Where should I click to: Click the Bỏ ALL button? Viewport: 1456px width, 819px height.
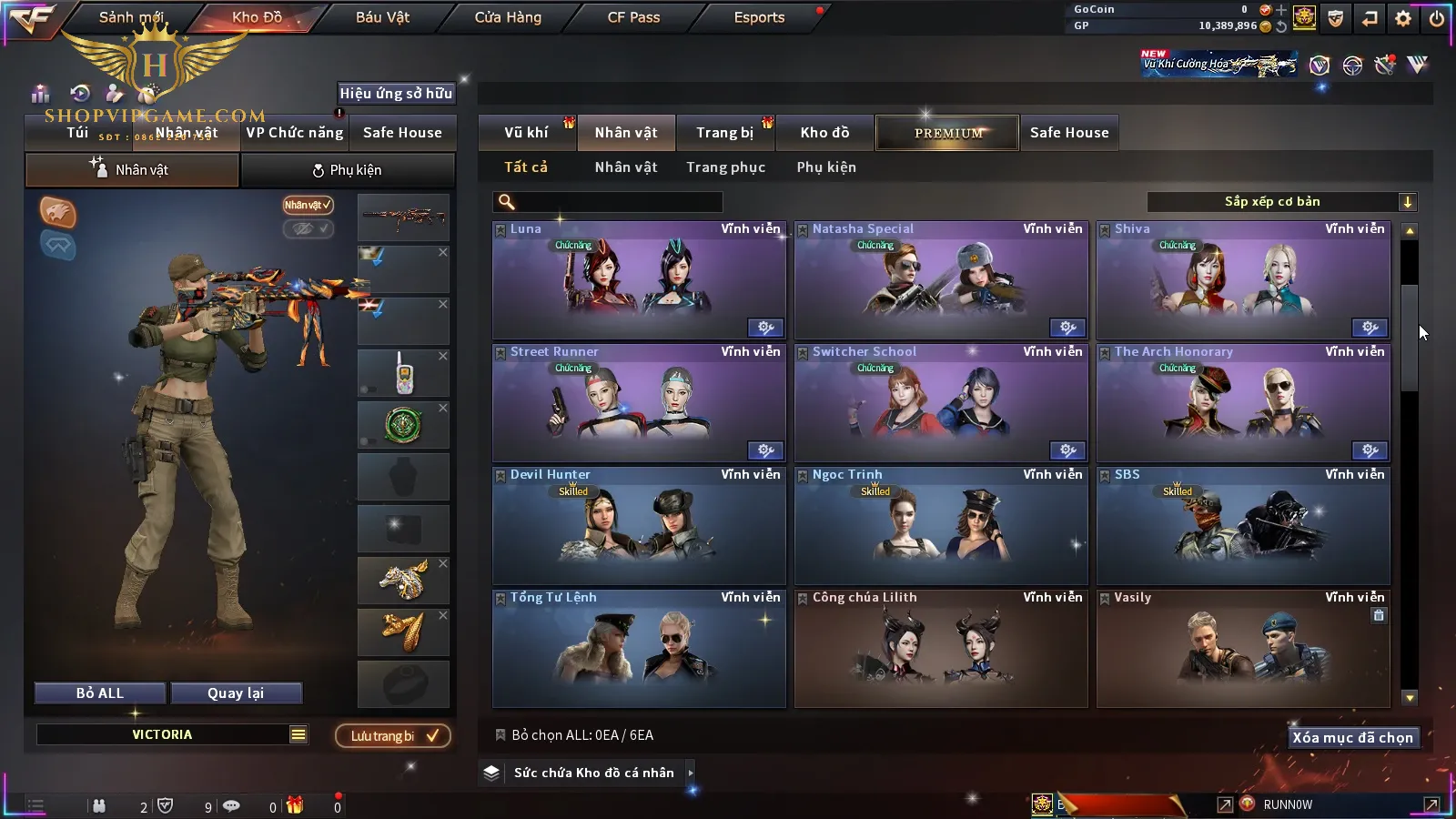coord(100,693)
